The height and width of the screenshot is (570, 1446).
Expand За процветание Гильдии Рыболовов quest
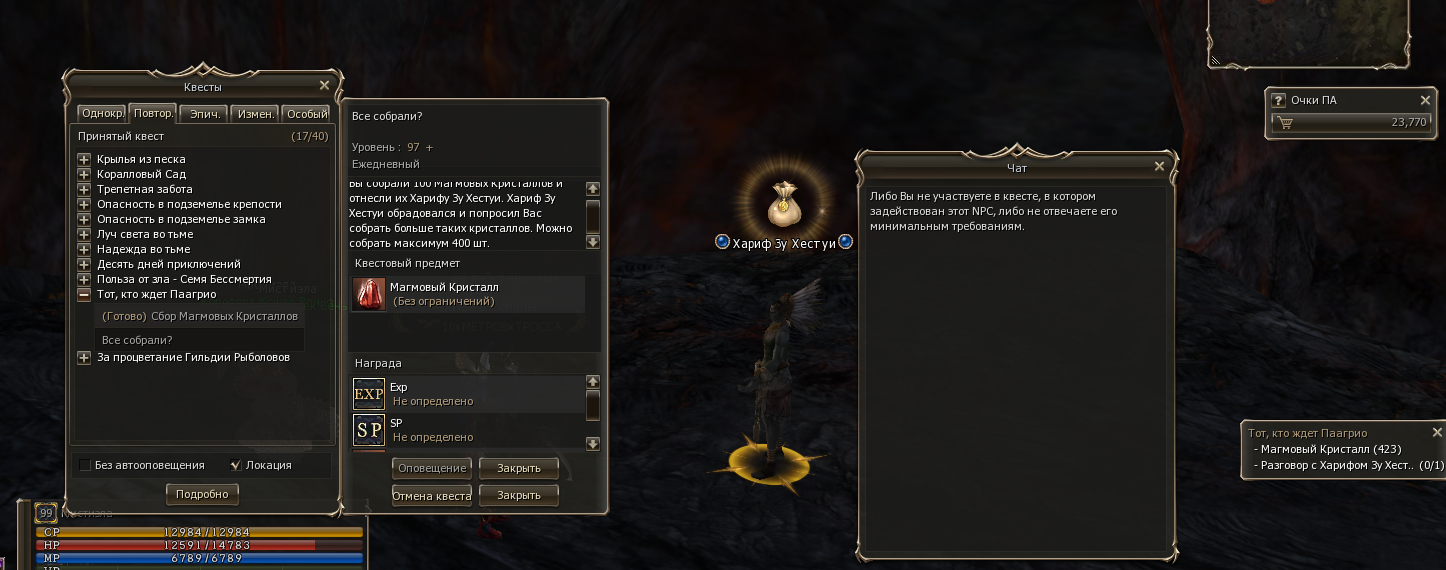84,357
